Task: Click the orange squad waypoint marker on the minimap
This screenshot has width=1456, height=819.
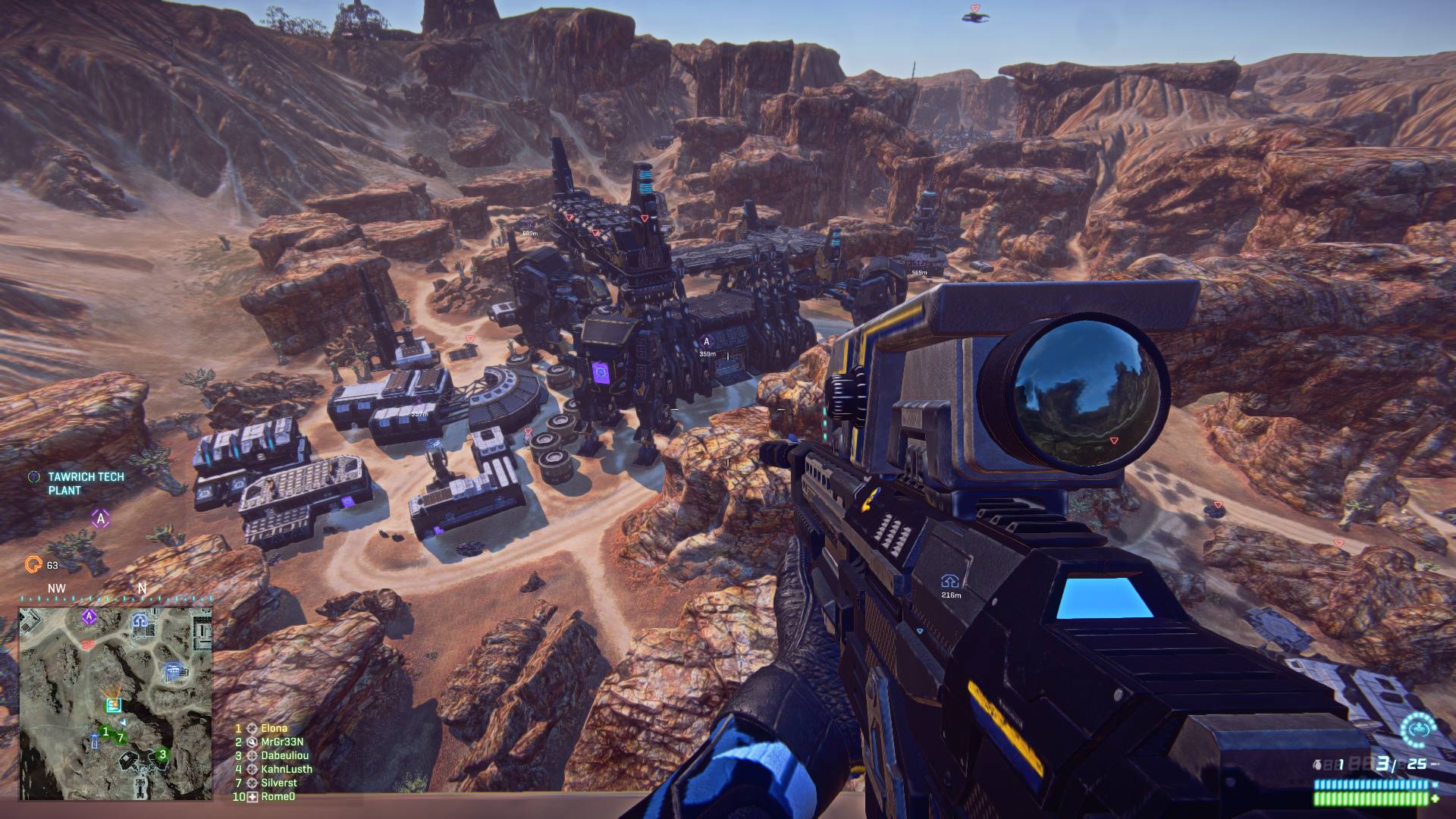Action: click(111, 692)
